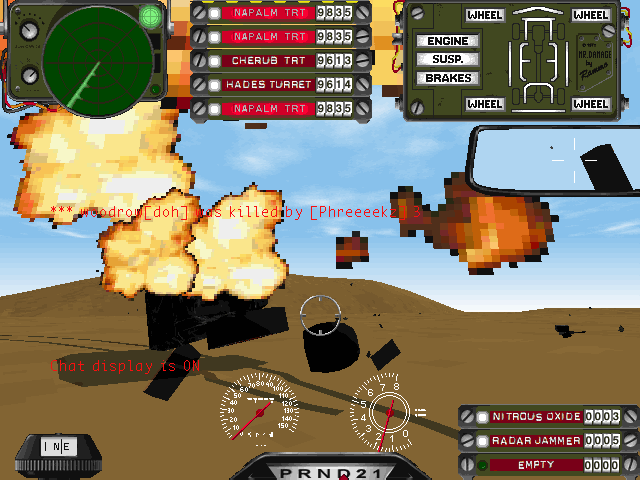Activate the Nitrous Oxide special

point(535,416)
